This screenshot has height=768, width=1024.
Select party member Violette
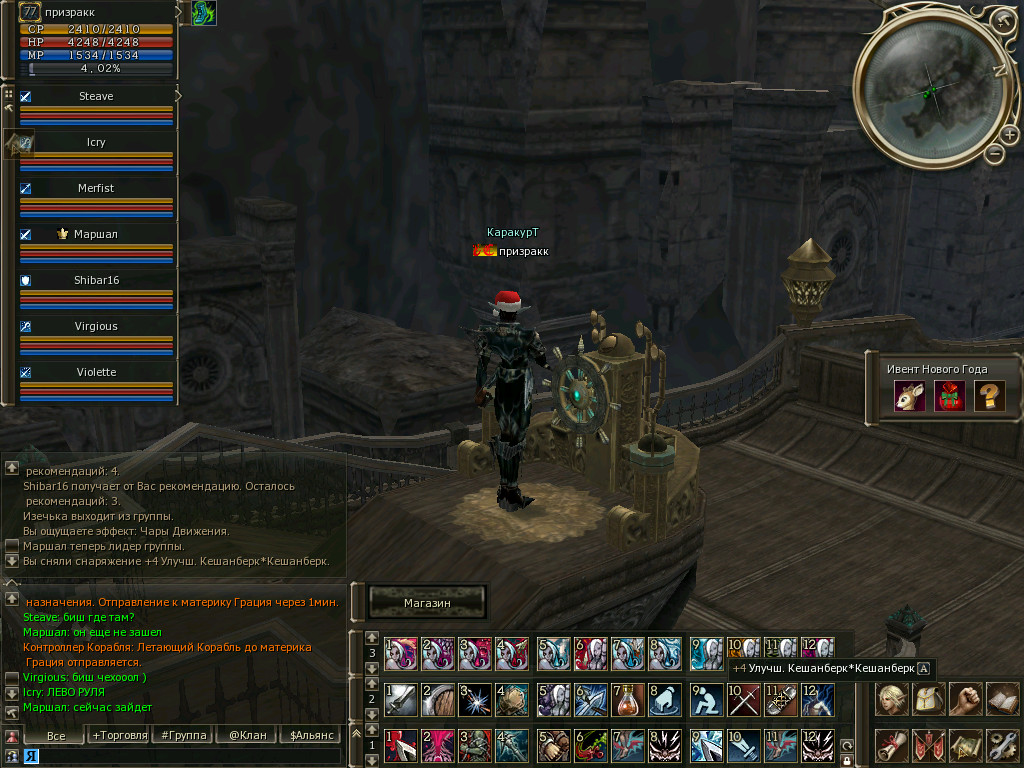(96, 373)
